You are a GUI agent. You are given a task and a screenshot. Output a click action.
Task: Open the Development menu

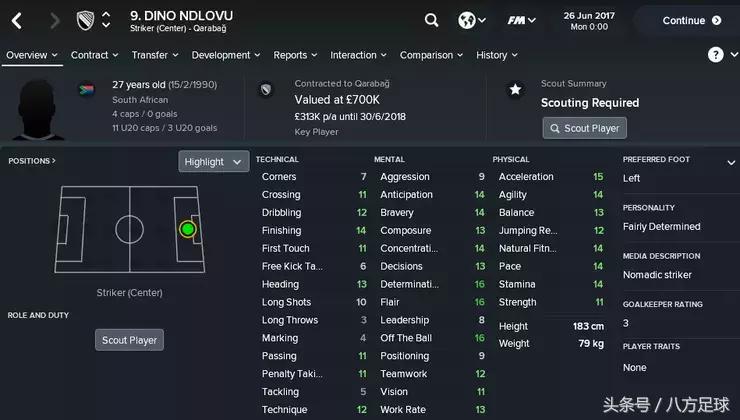tap(226, 55)
